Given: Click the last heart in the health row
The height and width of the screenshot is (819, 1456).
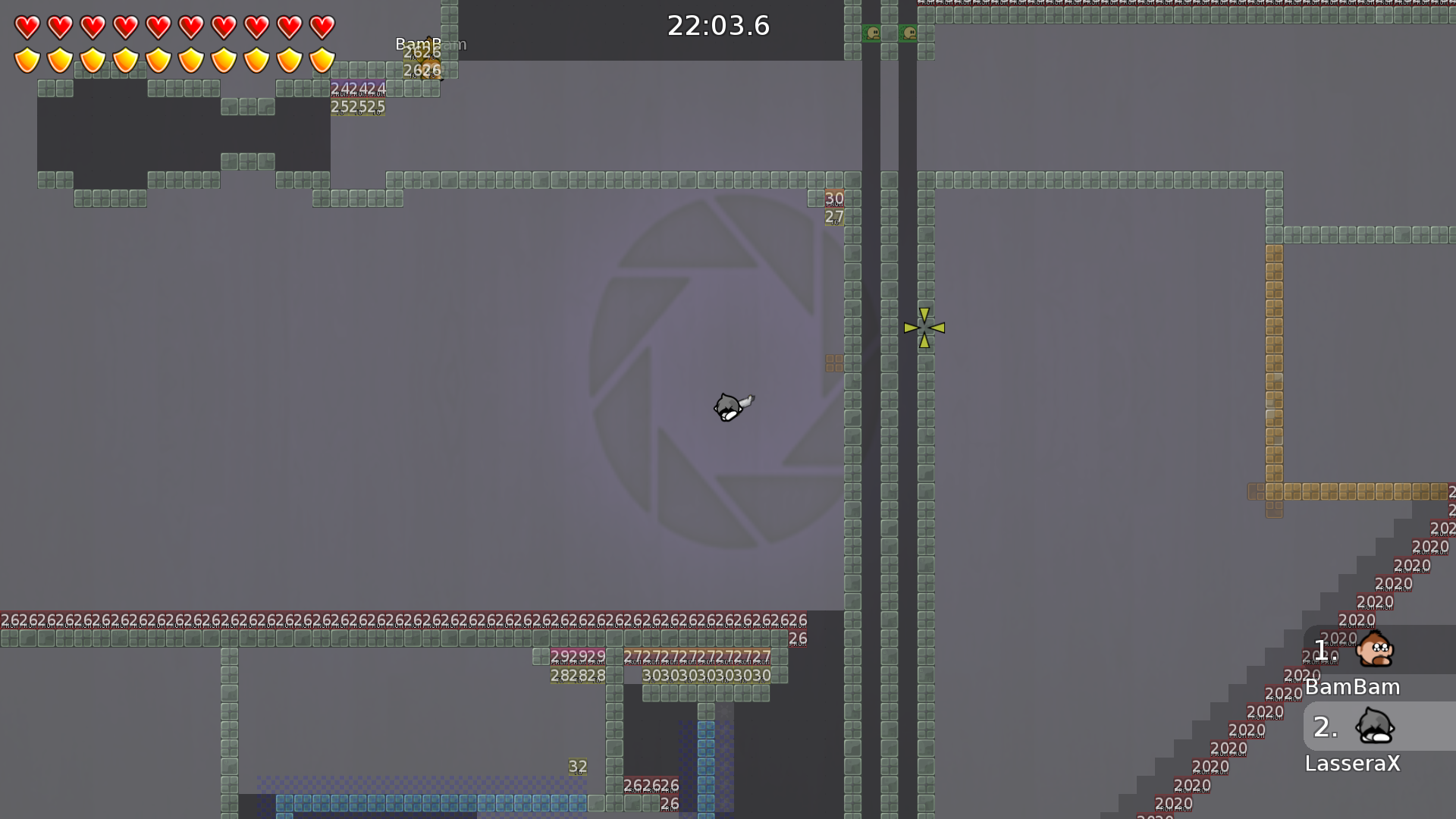Looking at the screenshot, I should click(x=322, y=27).
